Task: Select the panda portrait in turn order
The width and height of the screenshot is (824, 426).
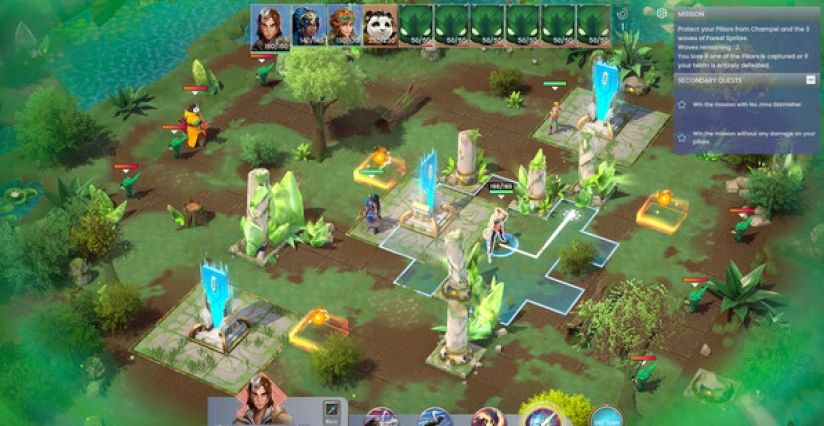Action: (x=378, y=26)
